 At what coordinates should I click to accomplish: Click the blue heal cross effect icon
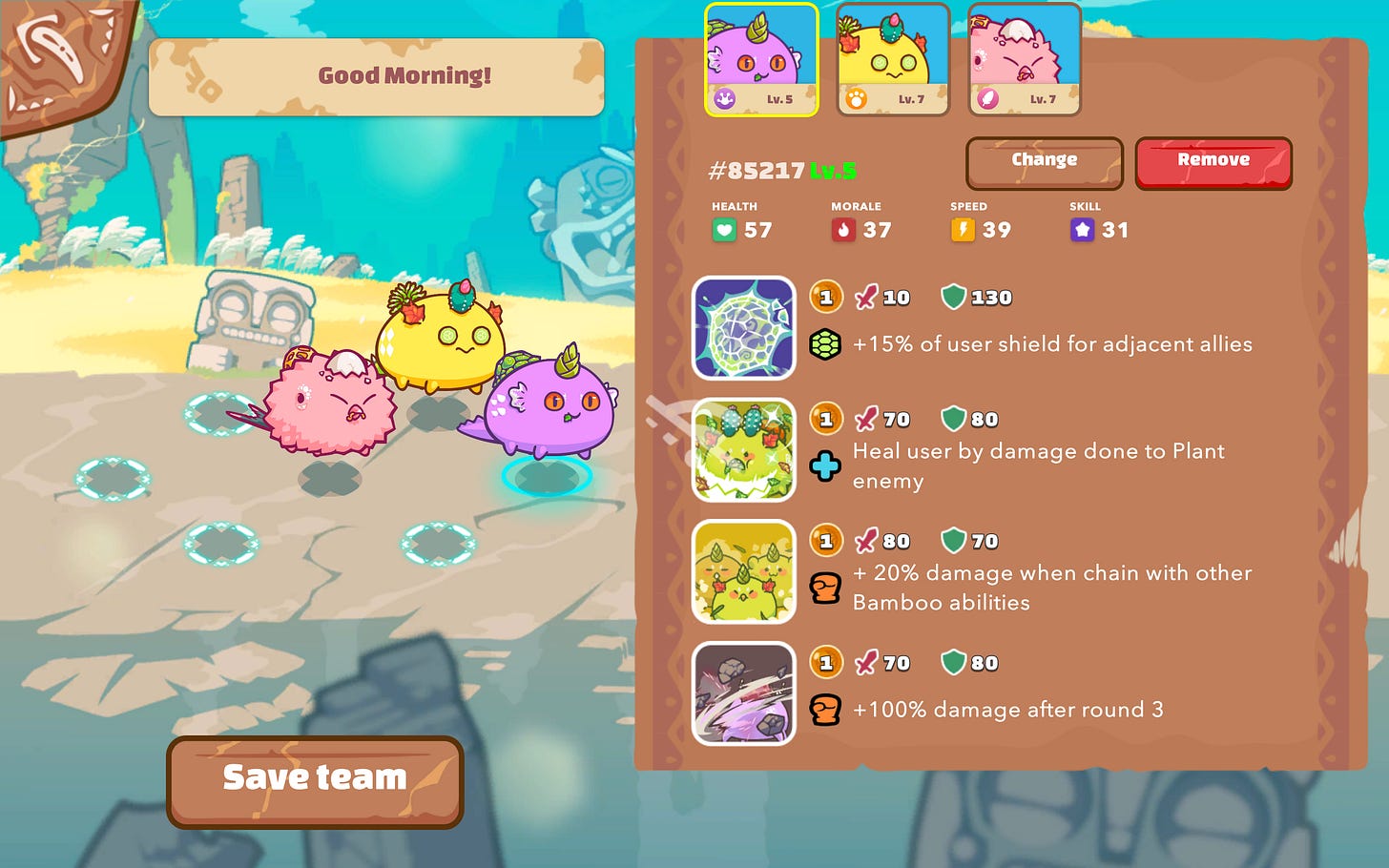tap(826, 466)
